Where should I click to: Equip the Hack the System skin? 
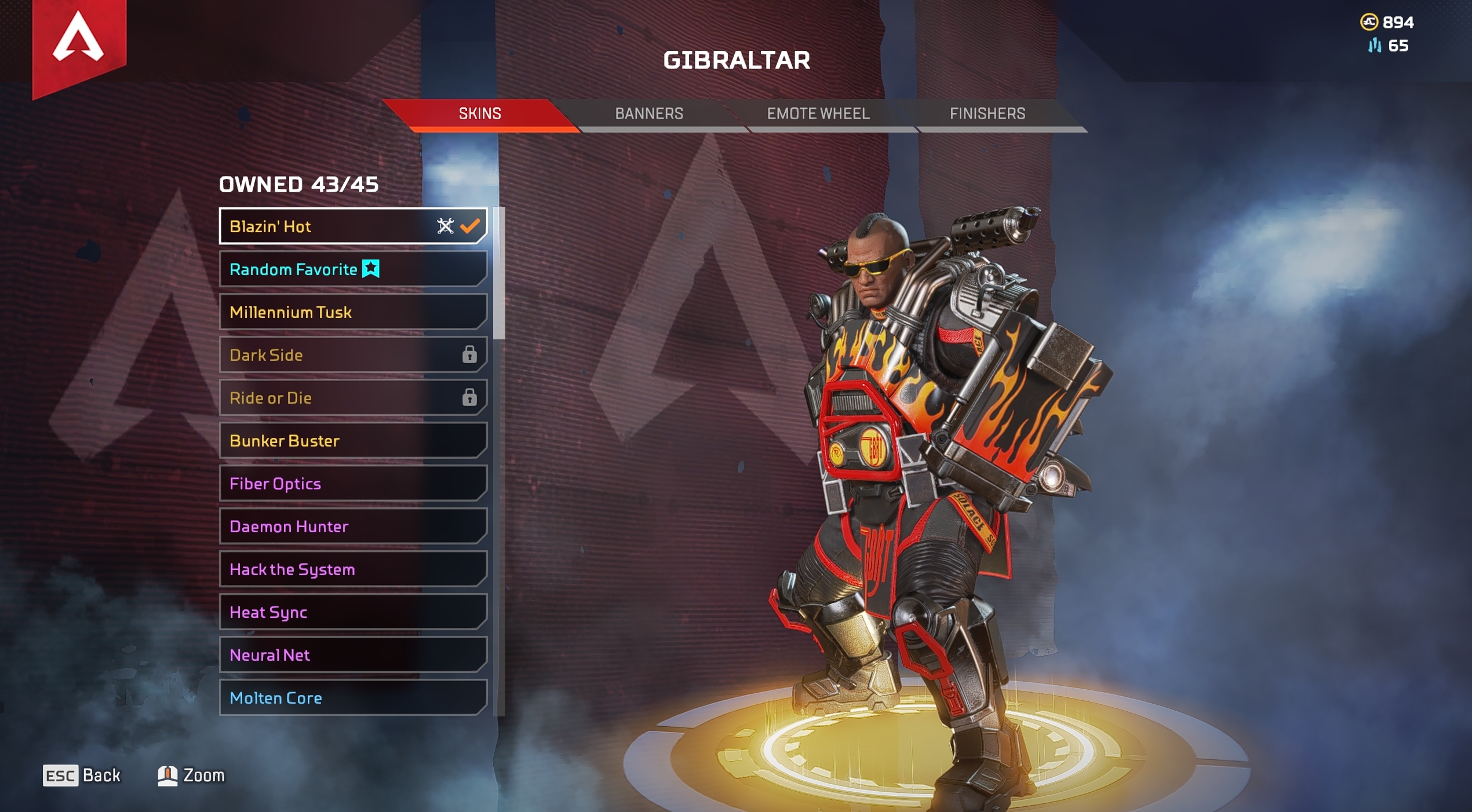[352, 569]
